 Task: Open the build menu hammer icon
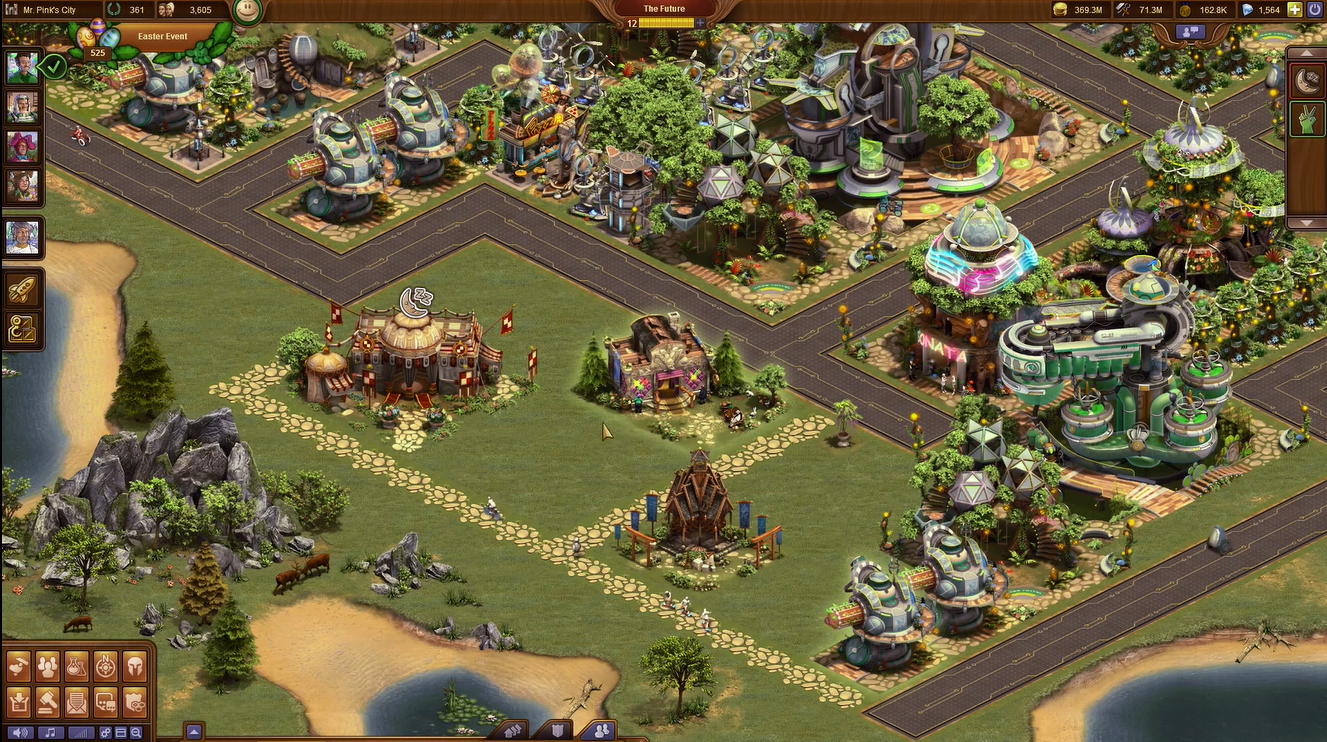19,665
